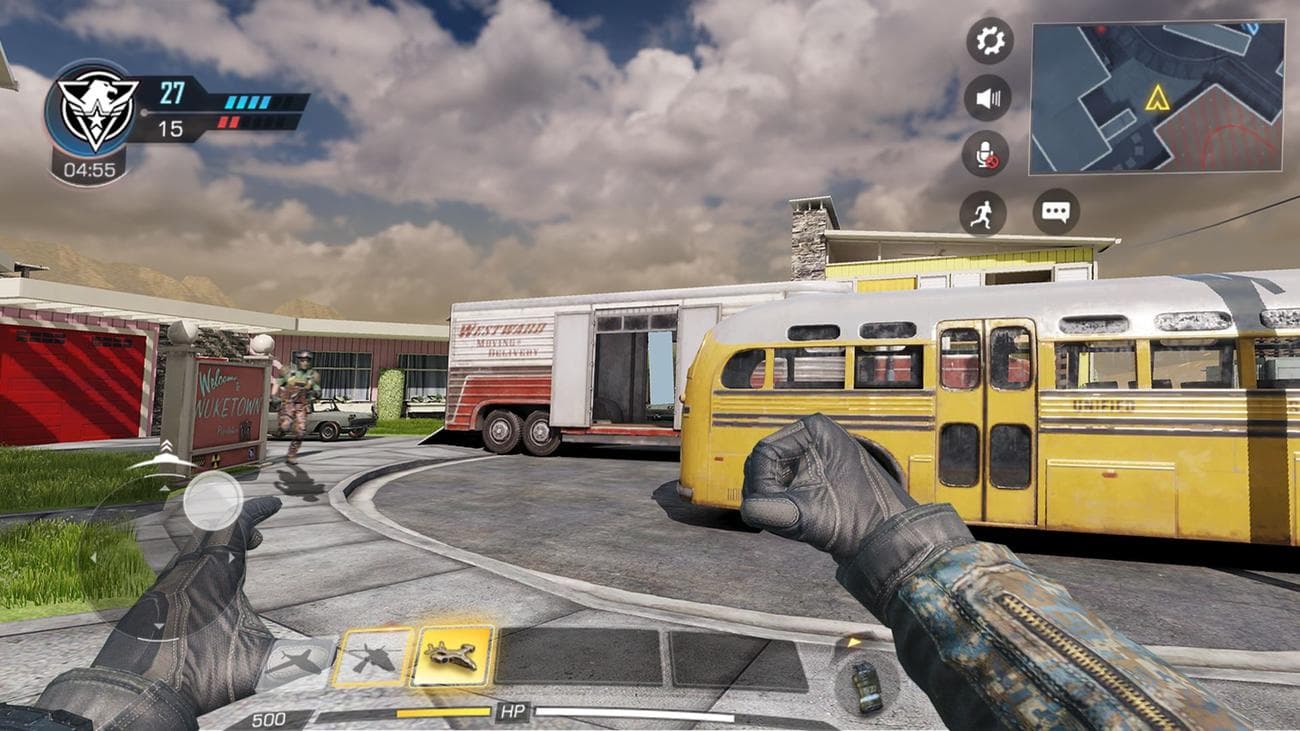Toggle game sound with the speaker button
The height and width of the screenshot is (731, 1300).
986,97
